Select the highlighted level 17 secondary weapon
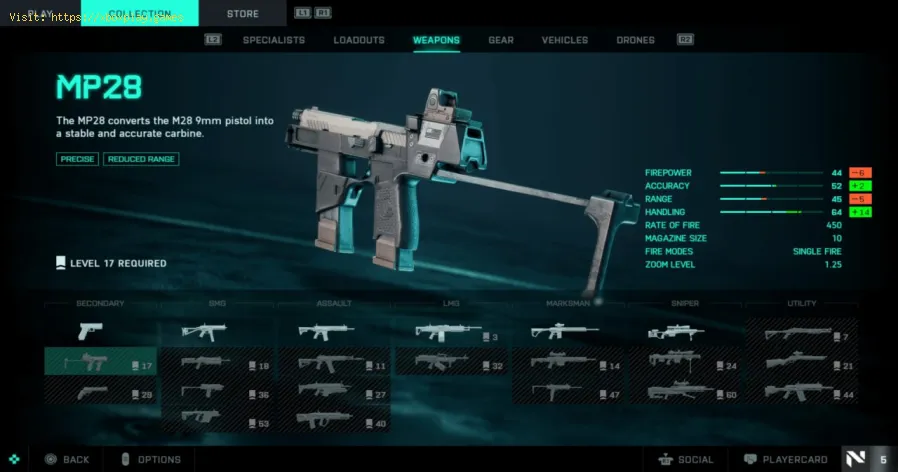This screenshot has width=898, height=472. click(100, 363)
